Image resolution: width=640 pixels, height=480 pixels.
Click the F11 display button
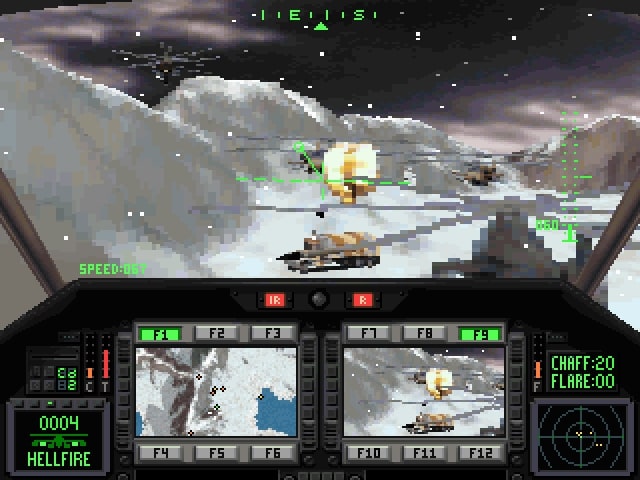[424, 453]
